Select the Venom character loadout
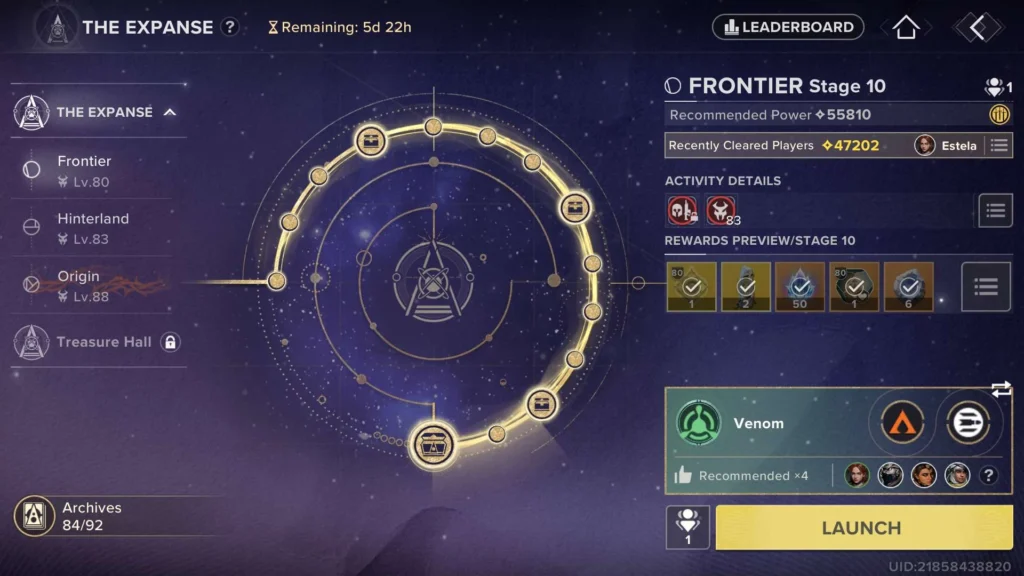 (760, 423)
